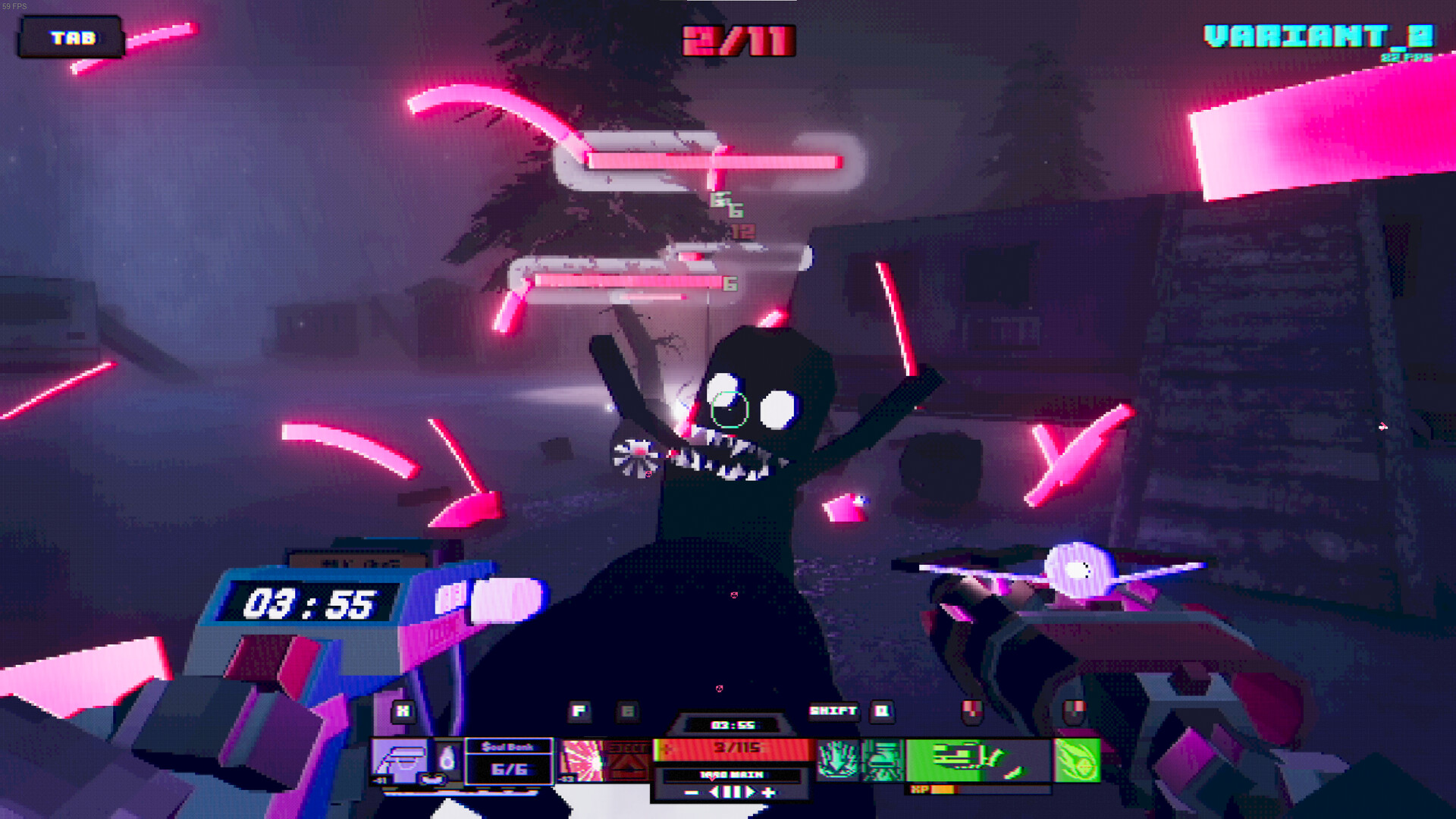This screenshot has height=819, width=1456.
Task: Select the helmet equipment icon
Action: [x=400, y=758]
